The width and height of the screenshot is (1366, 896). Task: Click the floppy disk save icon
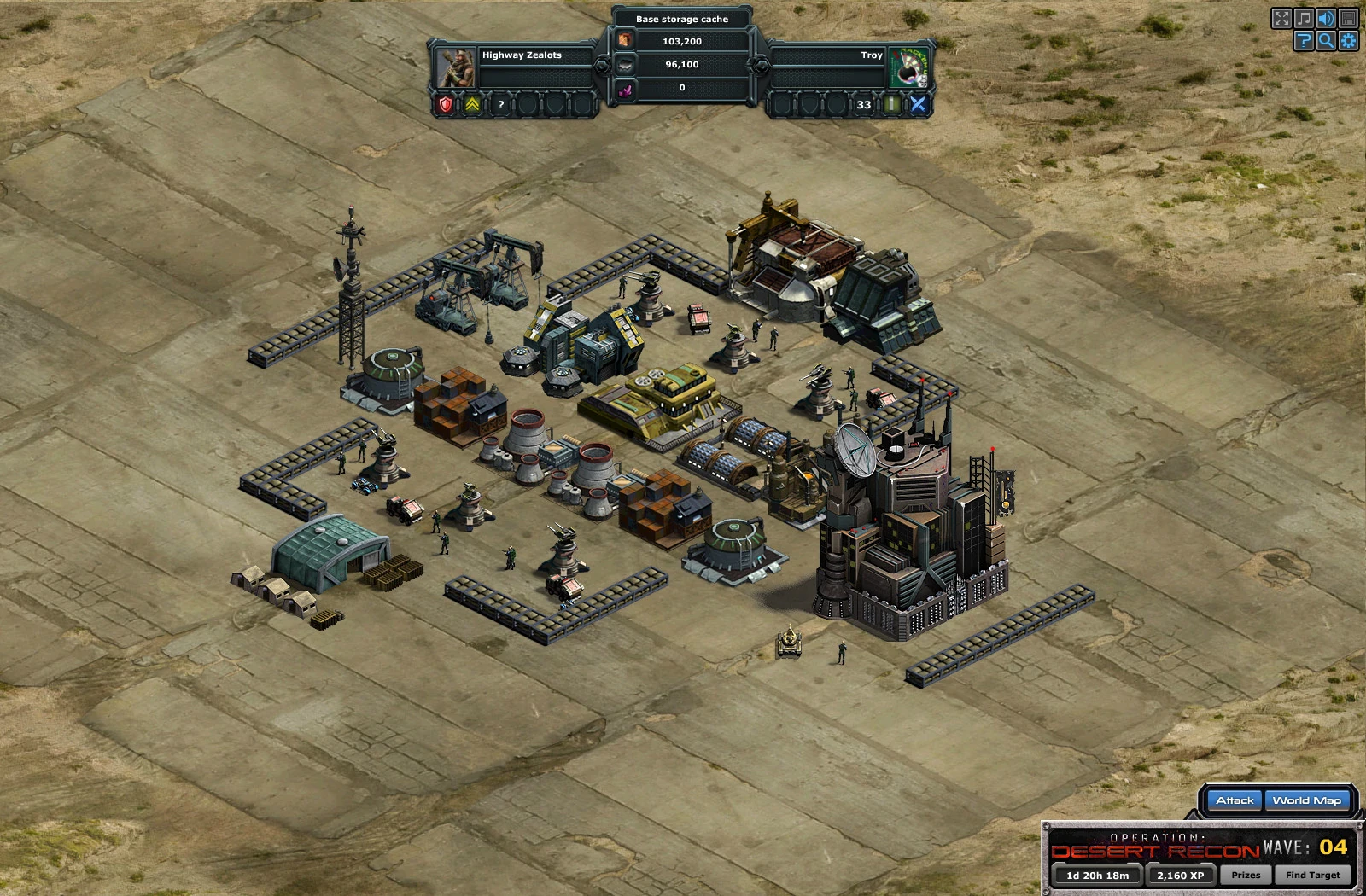1348,18
